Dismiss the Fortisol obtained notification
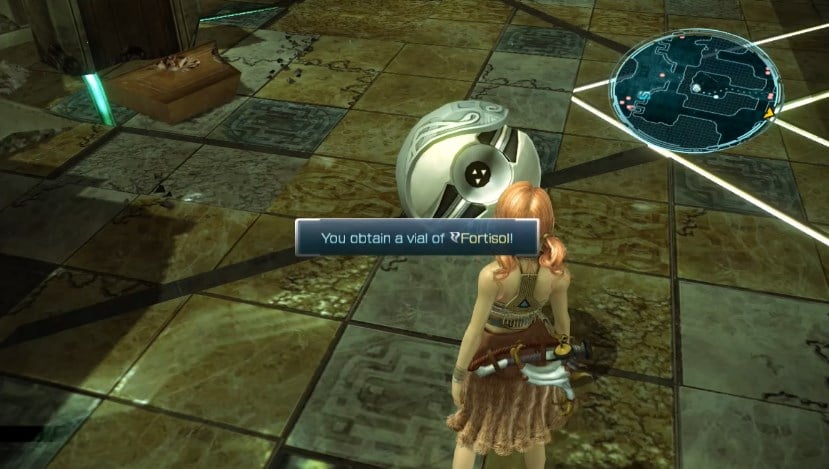The image size is (829, 469). [416, 240]
